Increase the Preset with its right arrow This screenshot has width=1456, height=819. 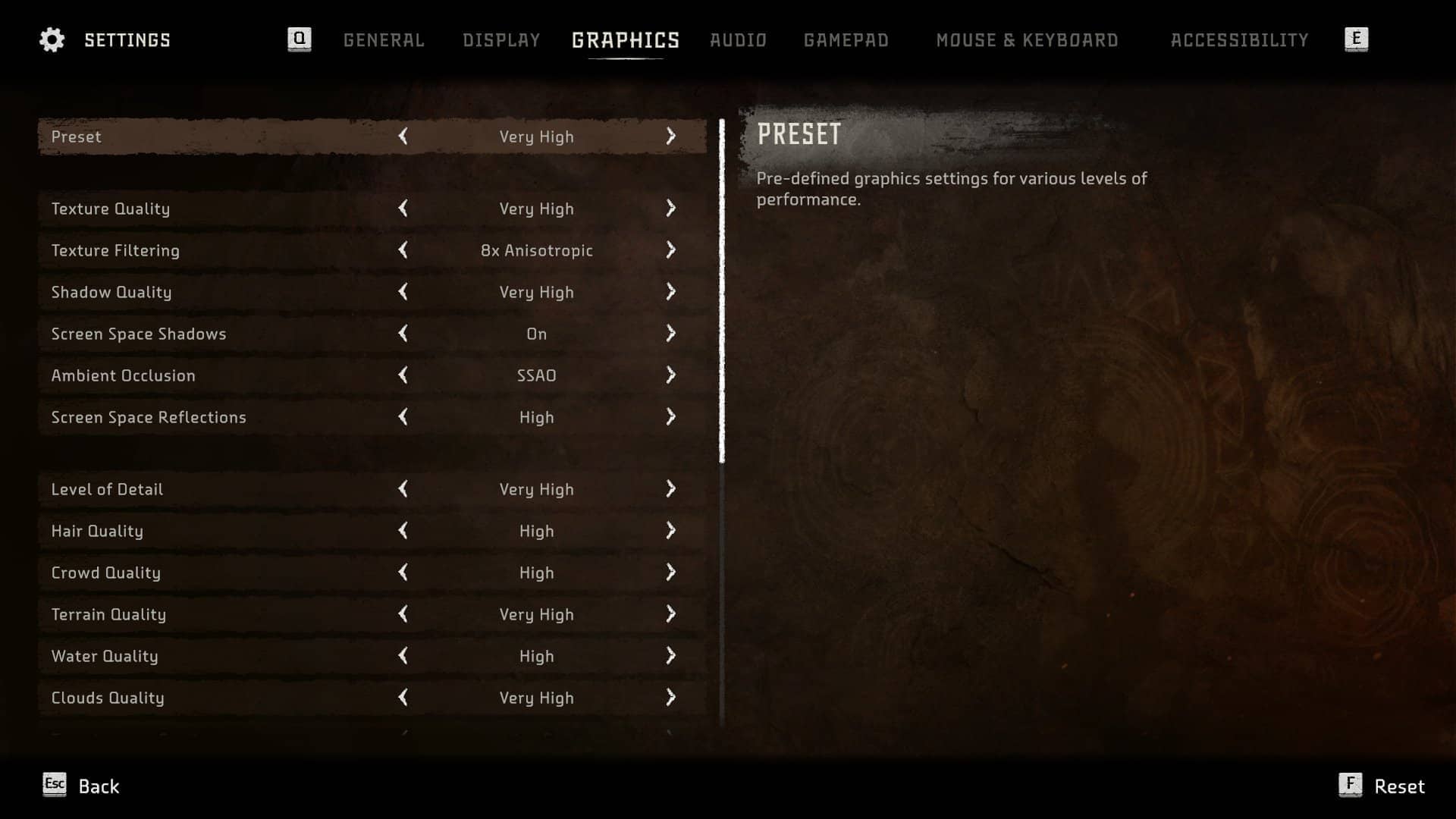pyautogui.click(x=670, y=136)
